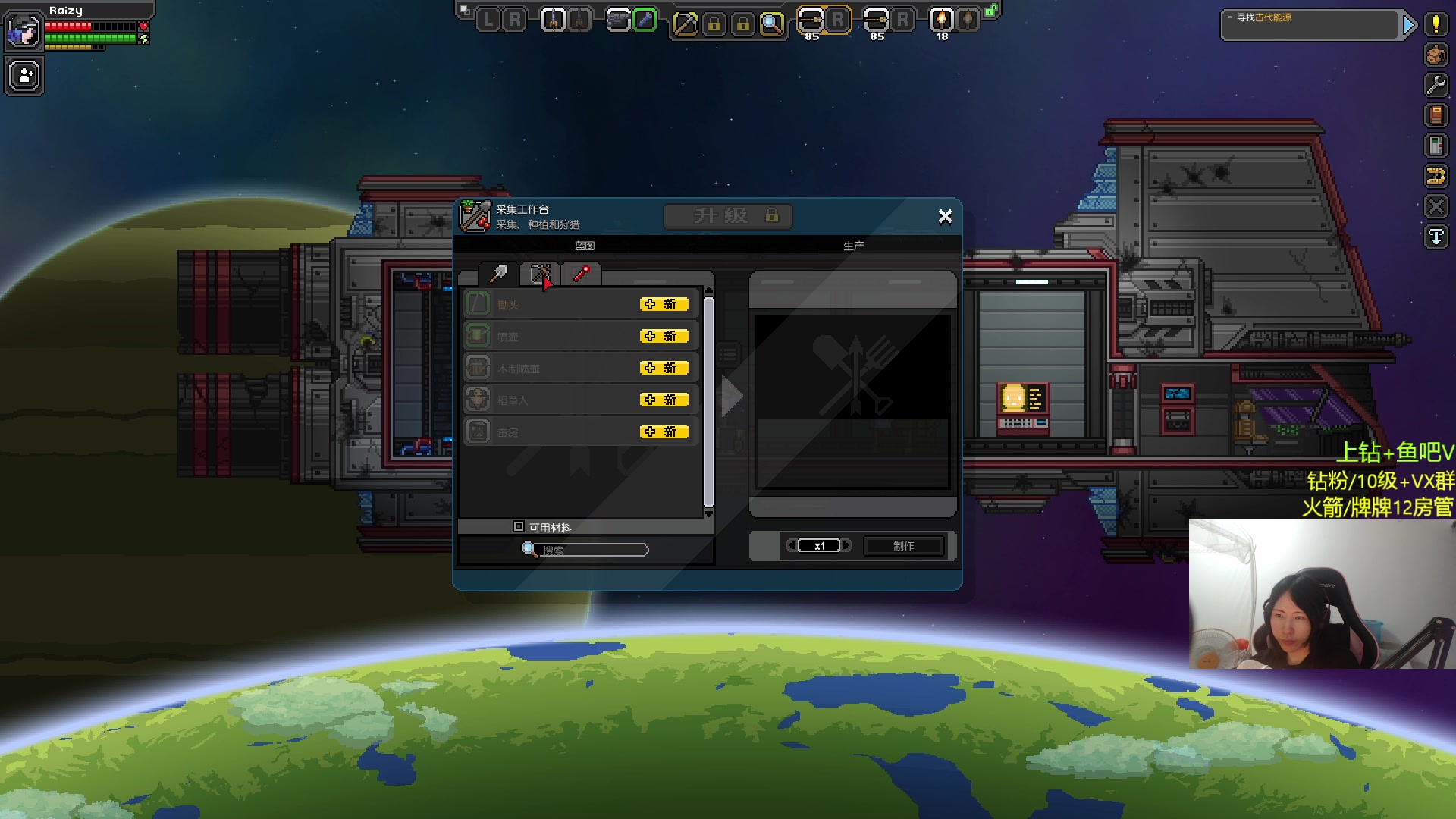Click the locked 升级 upgrade button
The height and width of the screenshot is (819, 1456).
[728, 216]
